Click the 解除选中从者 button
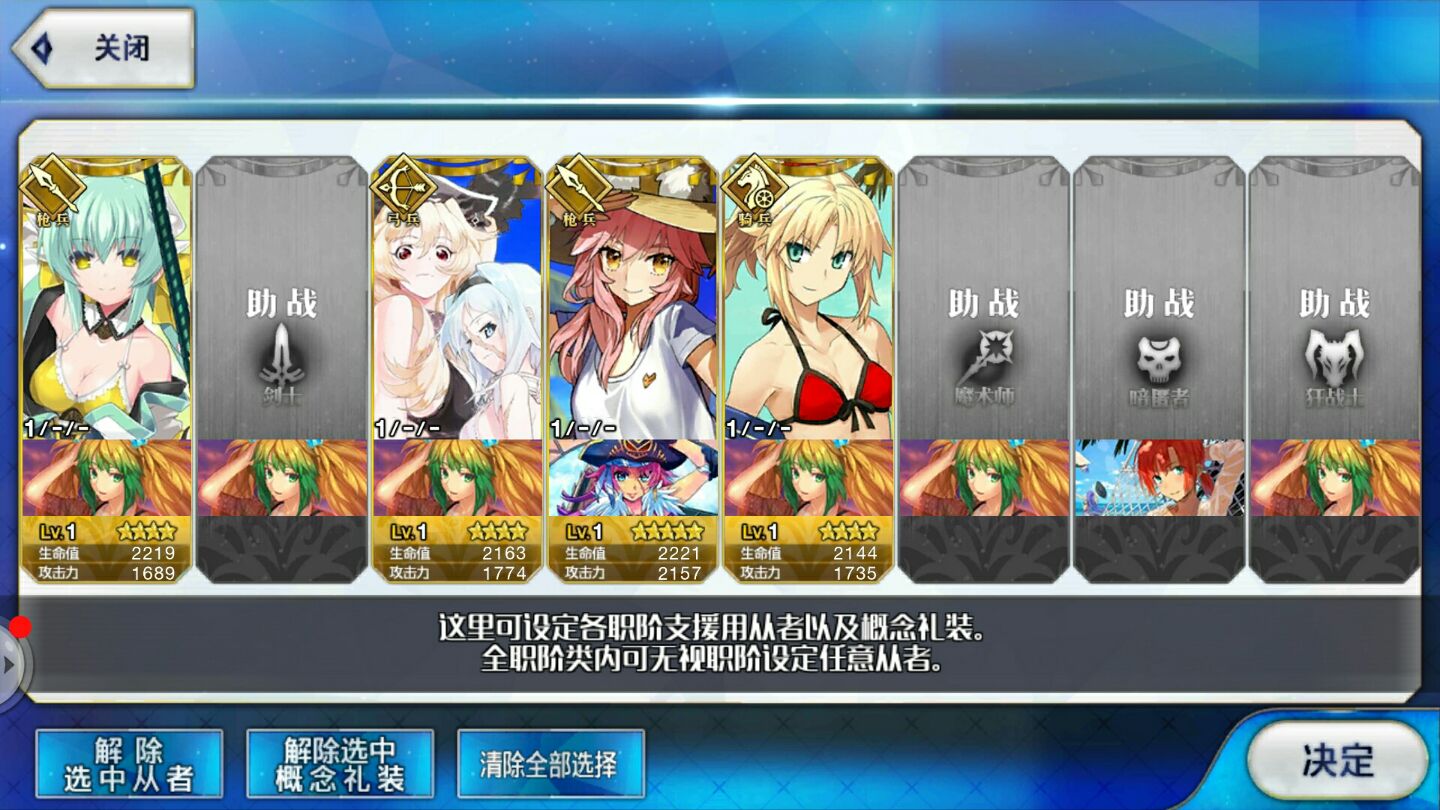The height and width of the screenshot is (810, 1440). (x=129, y=765)
